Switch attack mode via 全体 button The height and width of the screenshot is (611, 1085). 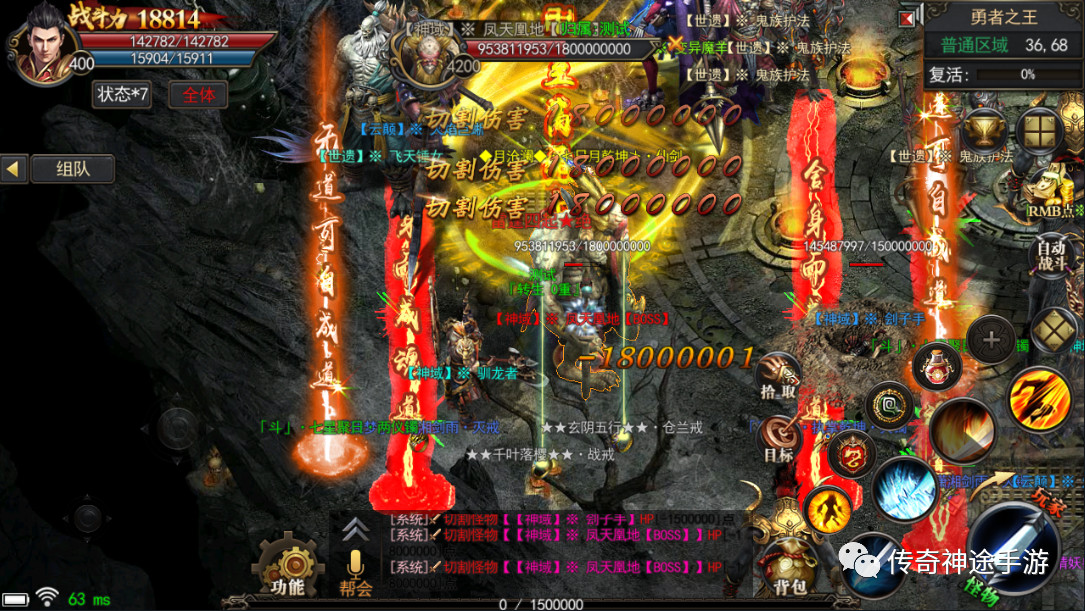198,95
